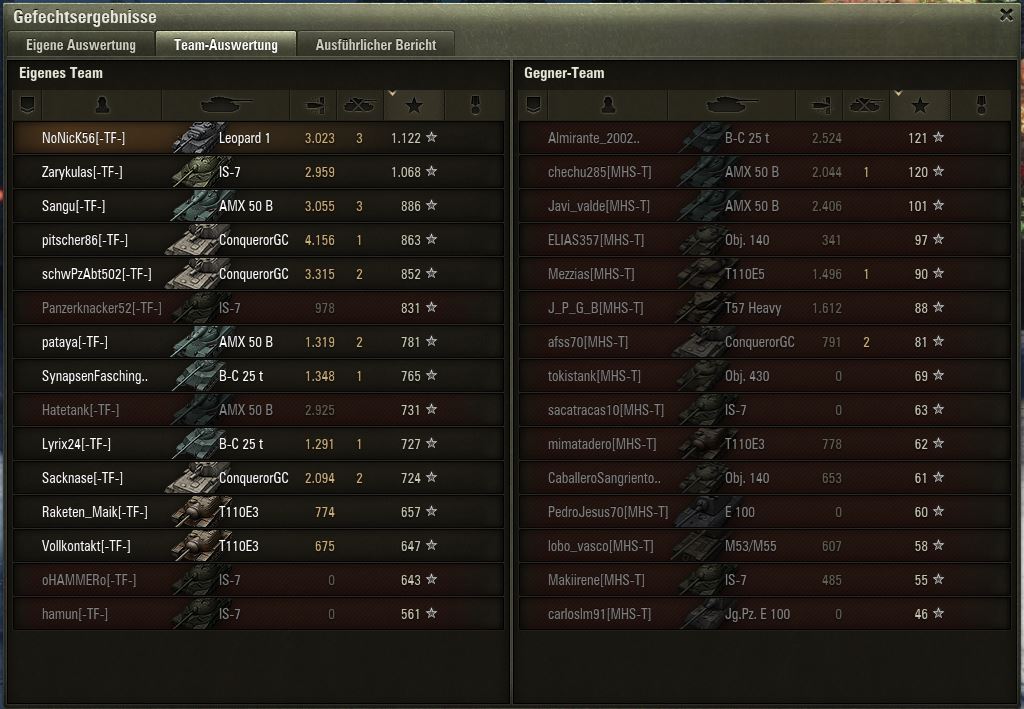Select the Team-Auswertung tab
Screen dimensions: 1024x709
(x=225, y=45)
